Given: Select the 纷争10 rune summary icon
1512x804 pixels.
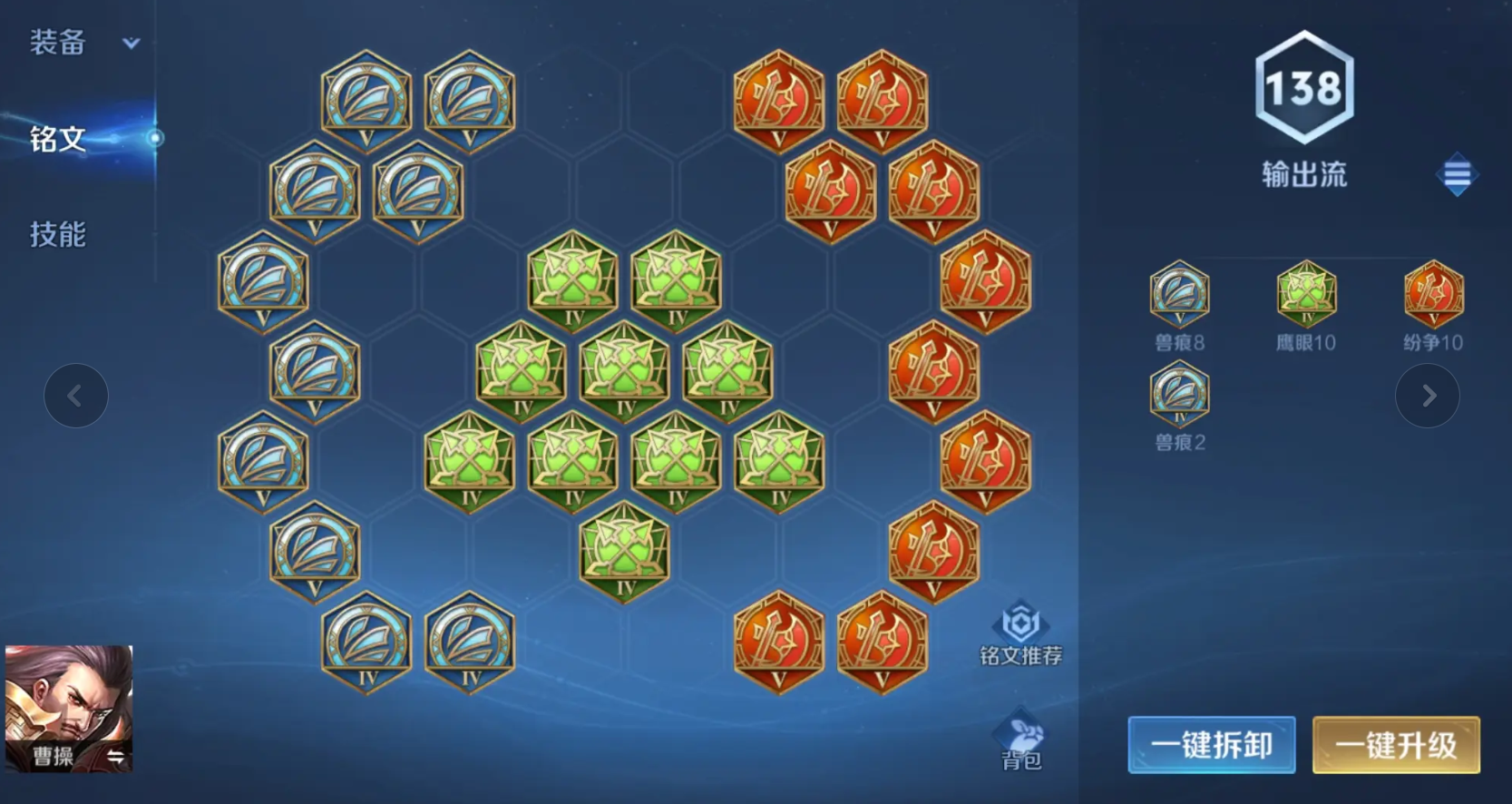Looking at the screenshot, I should [1433, 295].
